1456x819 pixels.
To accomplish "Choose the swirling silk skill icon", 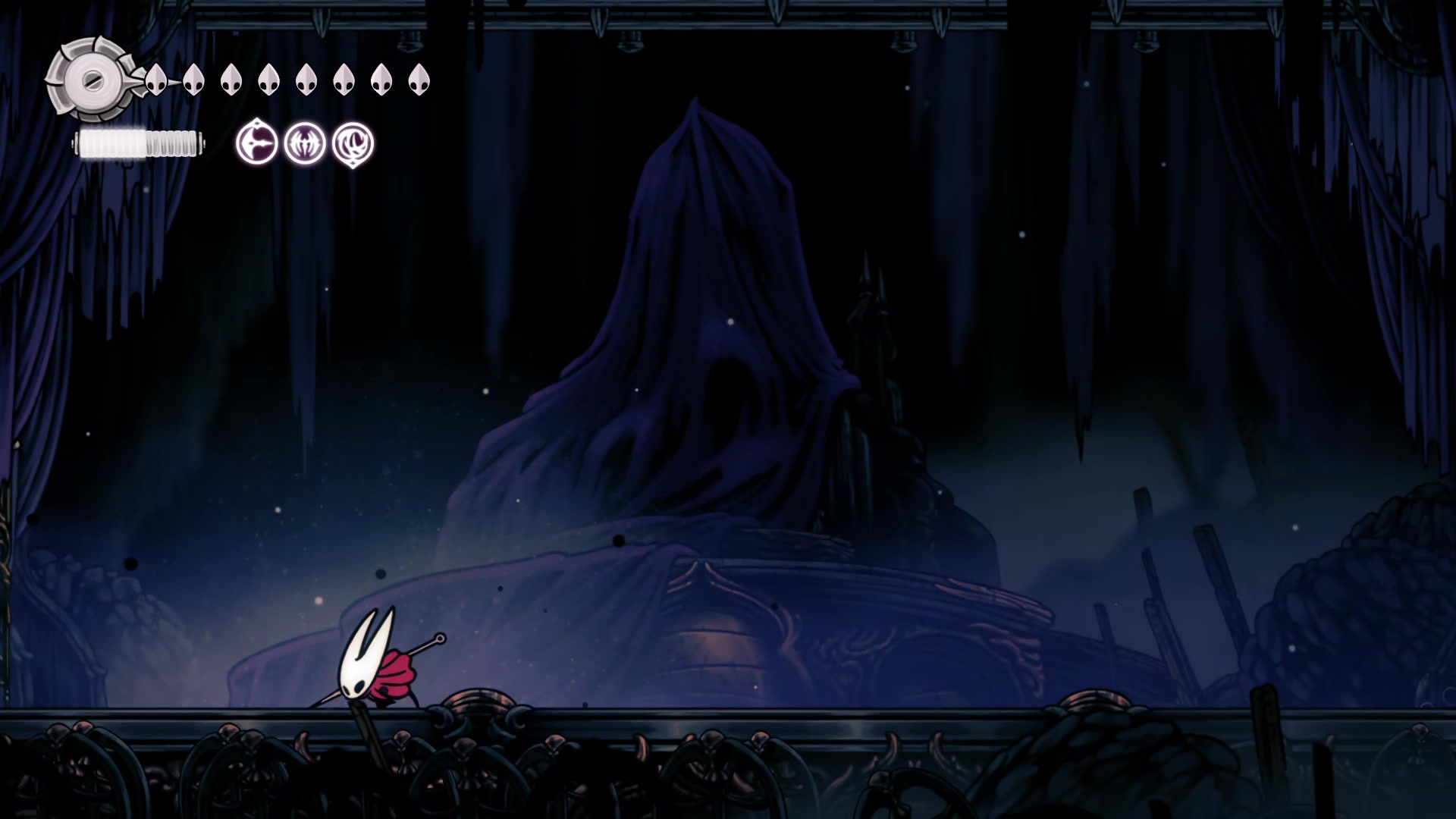I will coord(353,143).
